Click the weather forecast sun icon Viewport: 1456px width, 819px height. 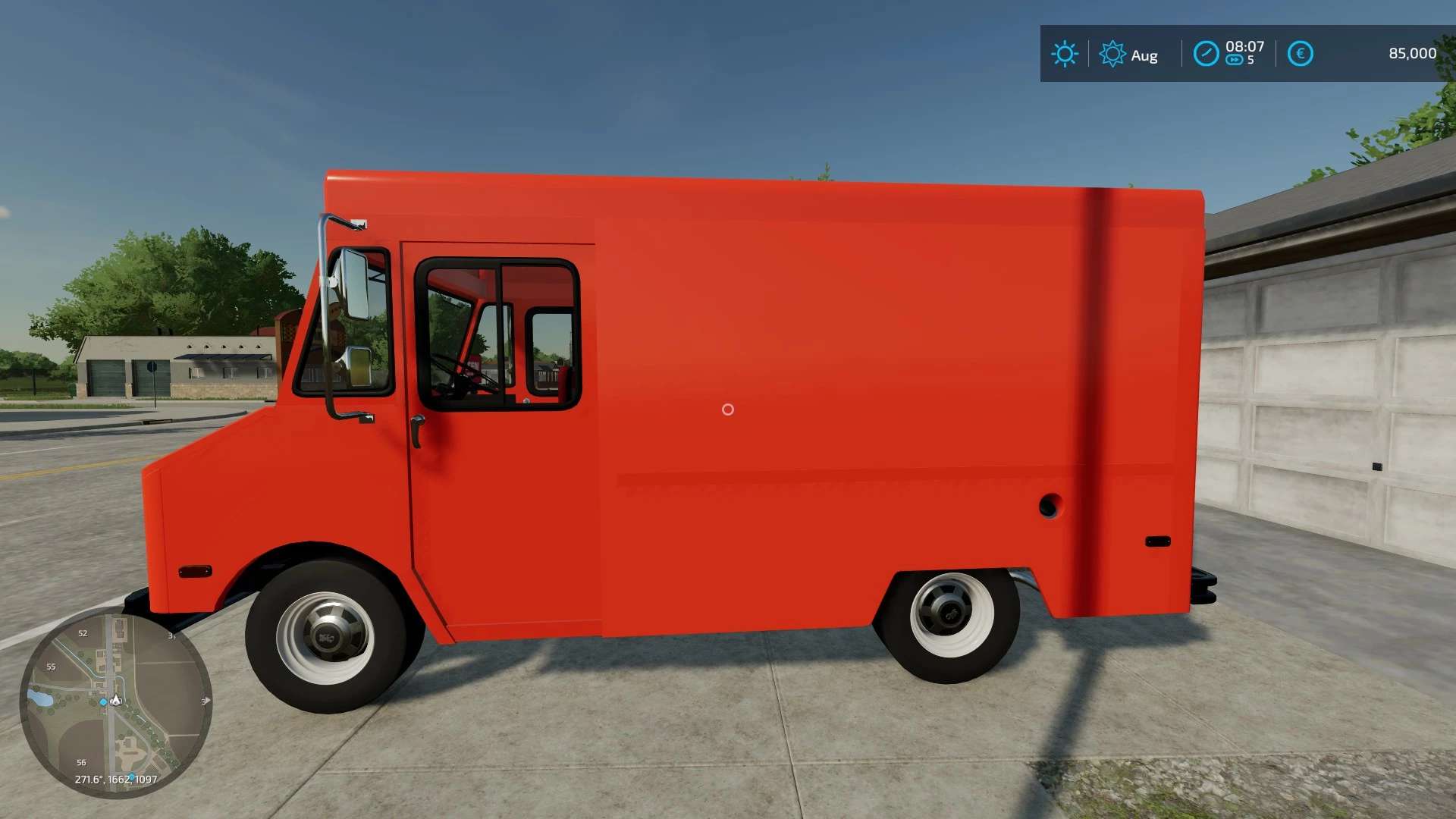click(1112, 52)
